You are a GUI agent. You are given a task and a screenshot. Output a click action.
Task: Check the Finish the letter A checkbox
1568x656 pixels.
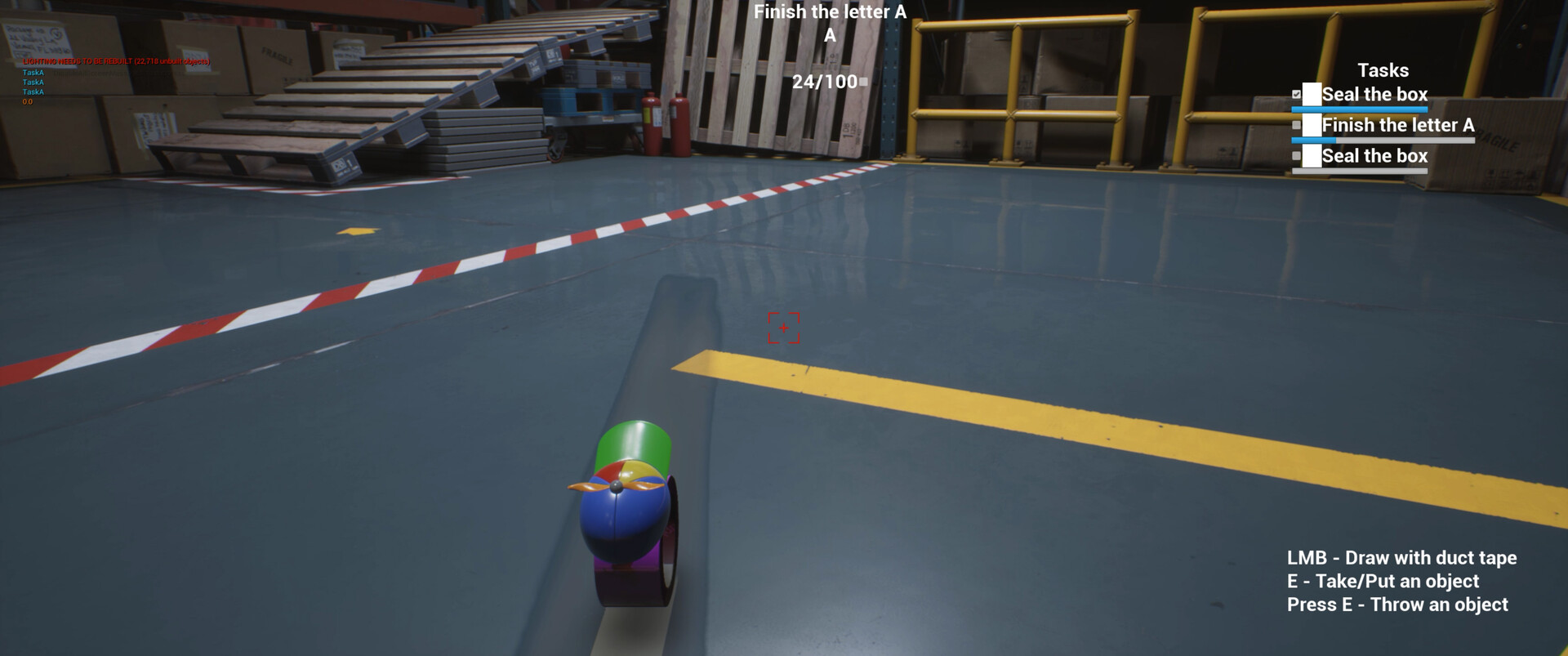(x=1297, y=125)
